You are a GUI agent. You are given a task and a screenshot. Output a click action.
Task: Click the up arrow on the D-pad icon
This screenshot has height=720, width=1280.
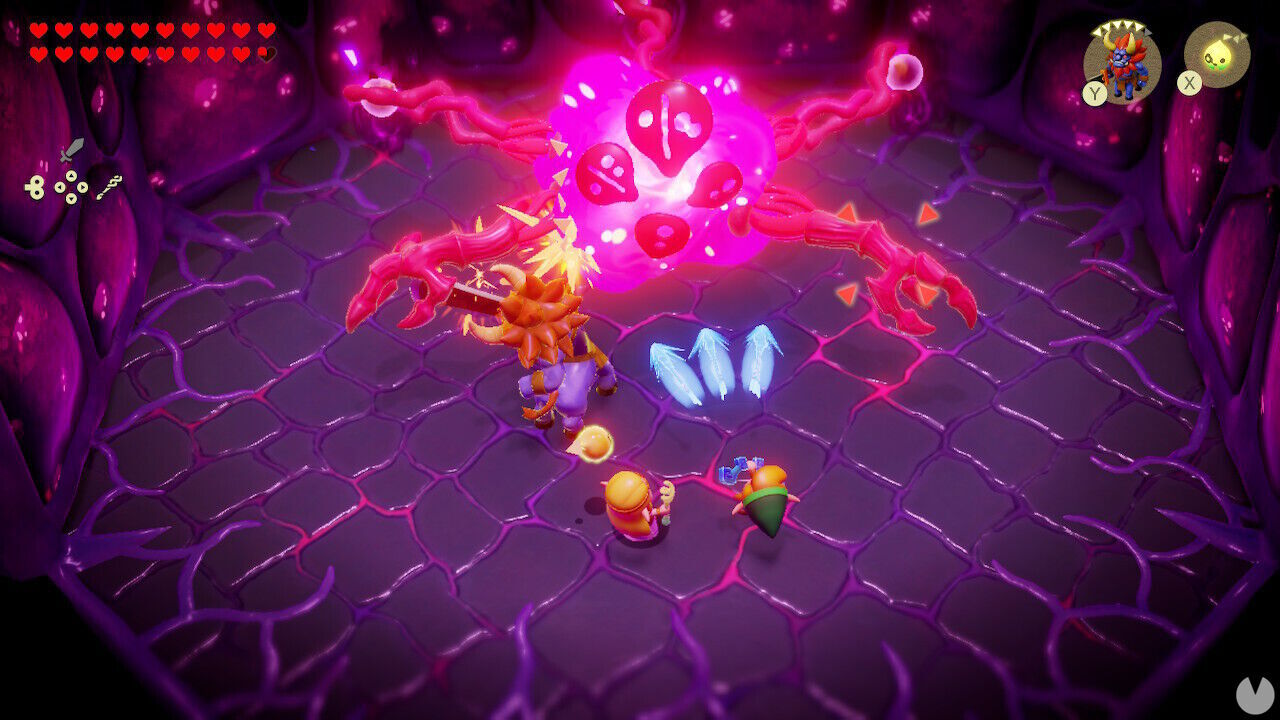[x=70, y=175]
